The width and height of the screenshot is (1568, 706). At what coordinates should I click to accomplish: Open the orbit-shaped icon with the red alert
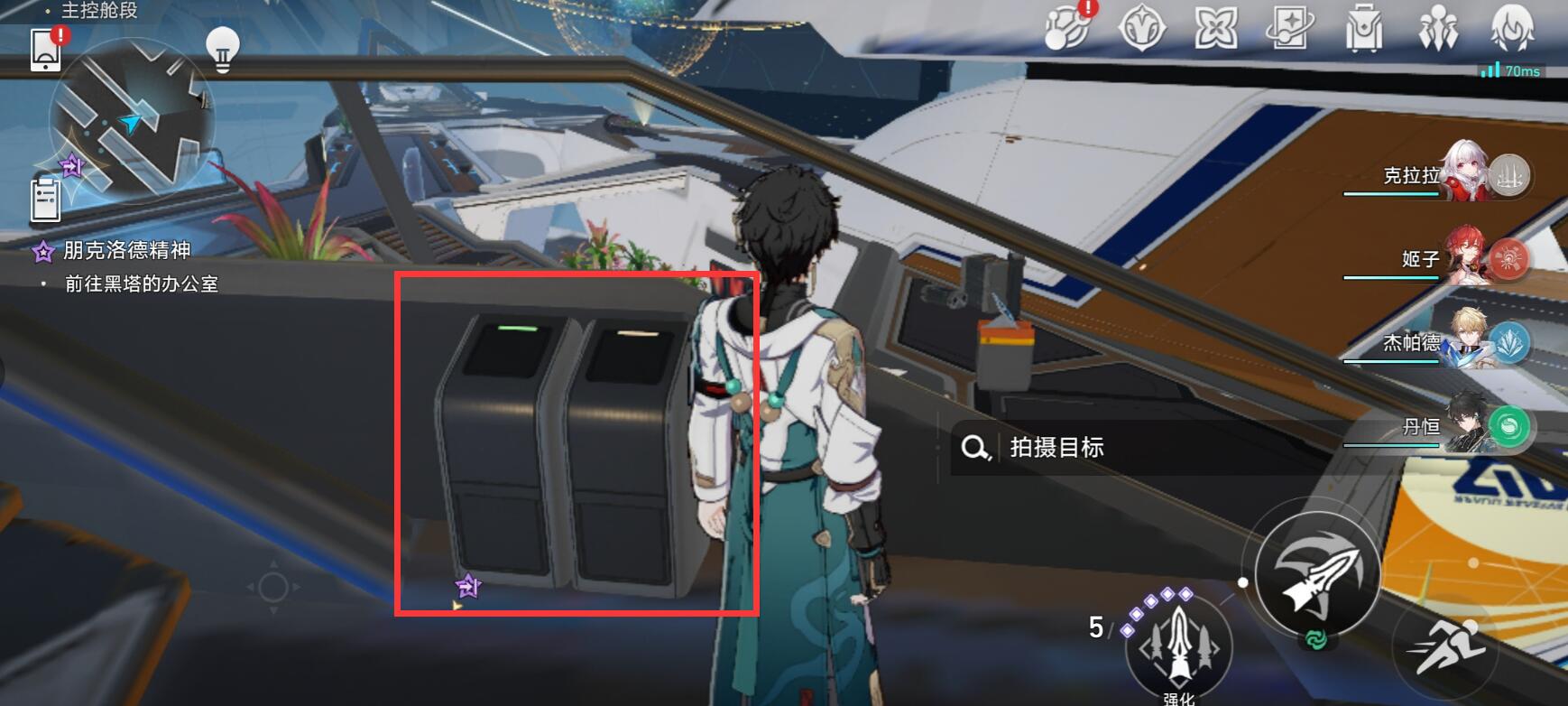click(1067, 29)
